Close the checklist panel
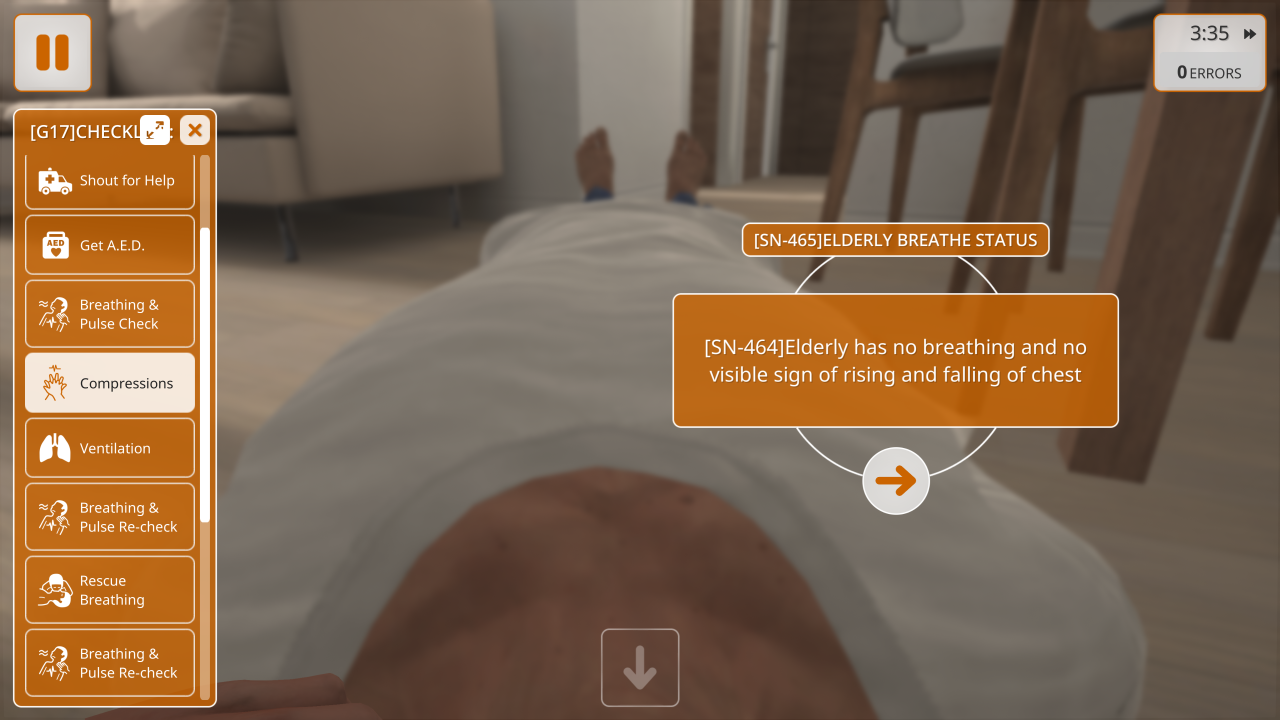 195,130
